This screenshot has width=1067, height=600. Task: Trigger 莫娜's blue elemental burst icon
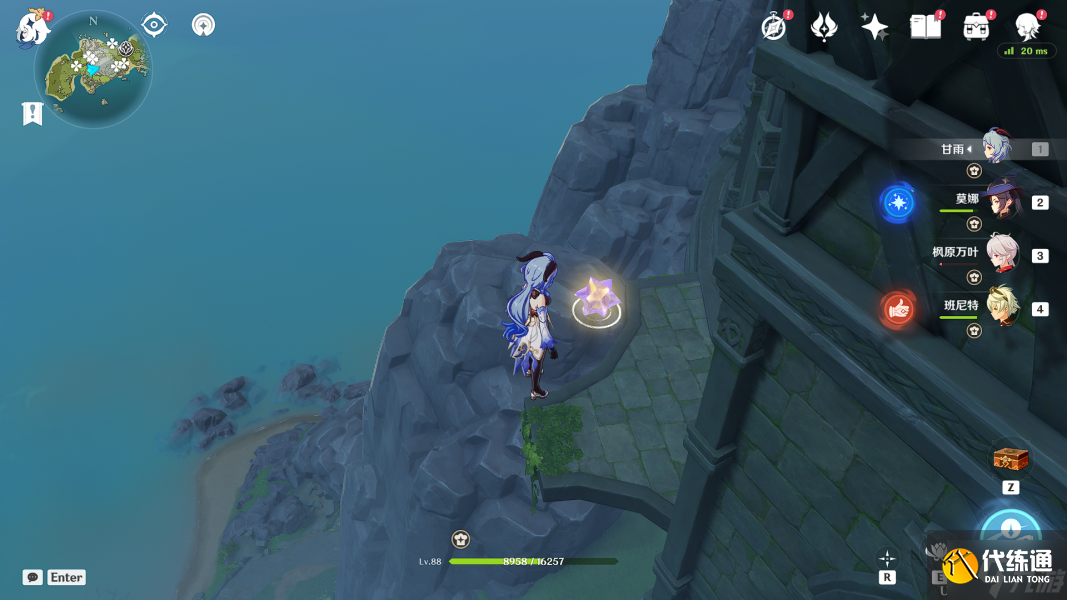click(897, 203)
